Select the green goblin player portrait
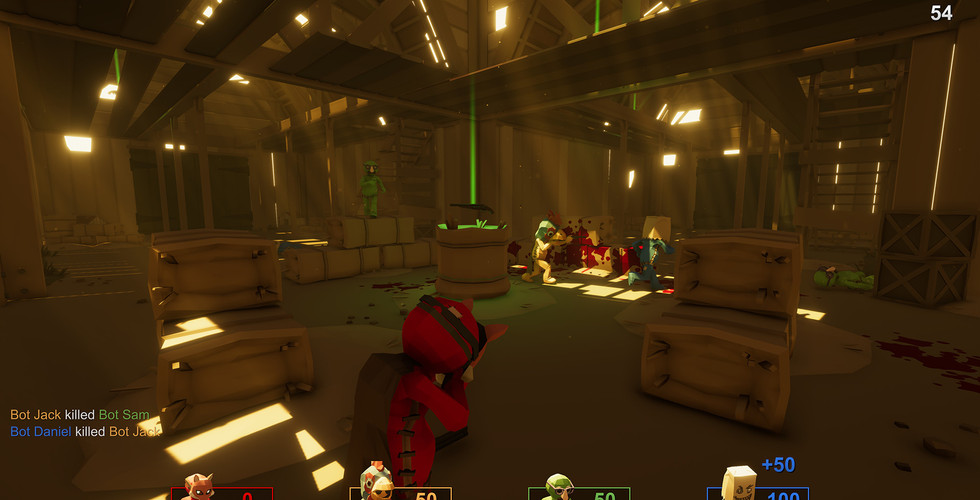This screenshot has width=980, height=500. click(x=556, y=487)
